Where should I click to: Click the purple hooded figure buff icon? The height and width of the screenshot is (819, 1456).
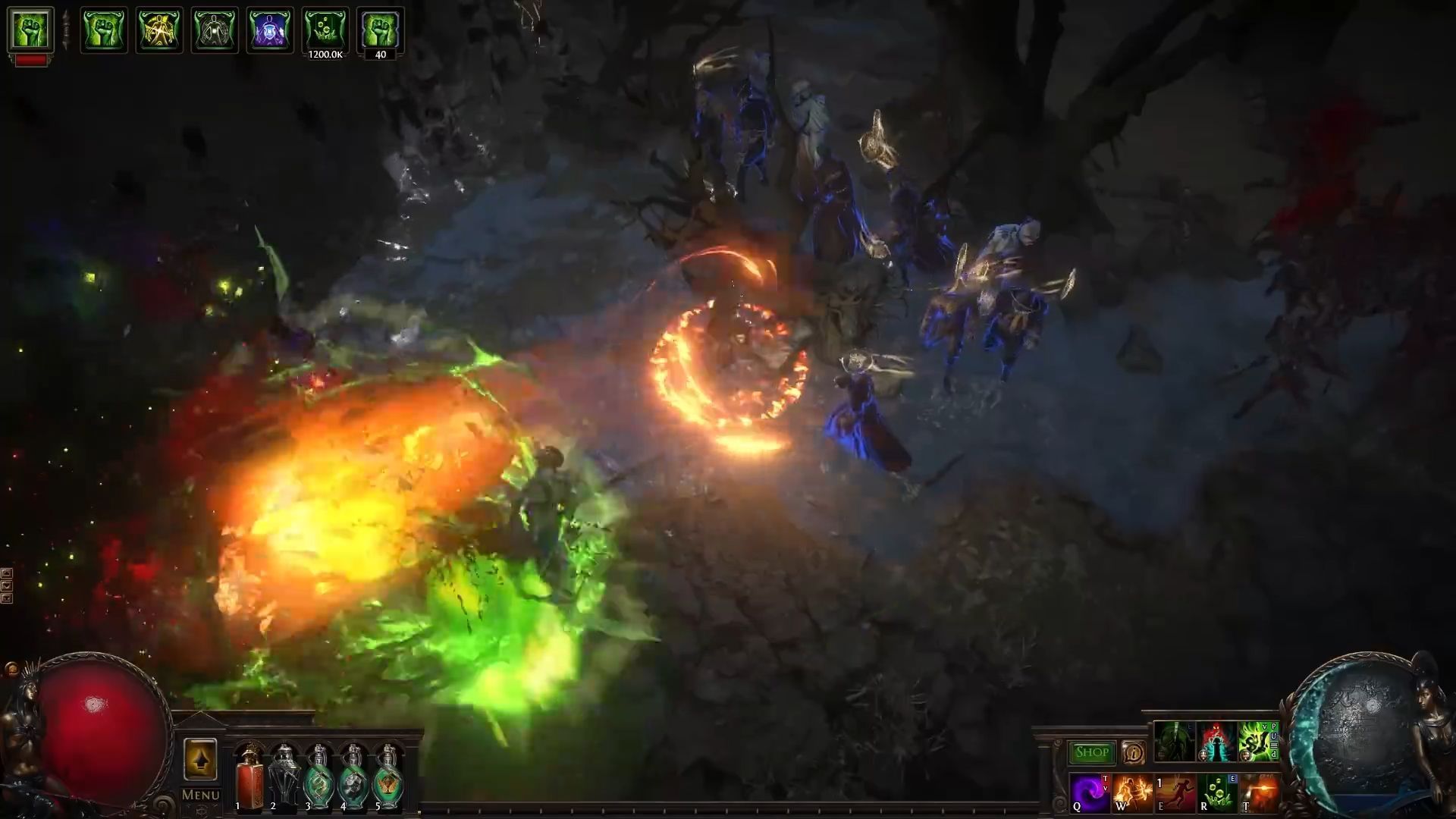pyautogui.click(x=270, y=30)
